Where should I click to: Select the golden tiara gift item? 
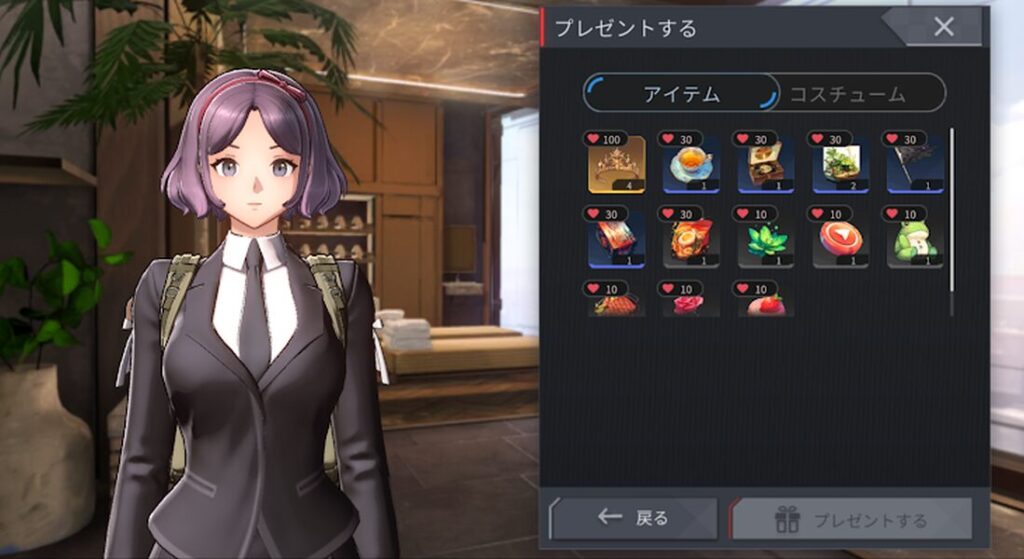[616, 164]
